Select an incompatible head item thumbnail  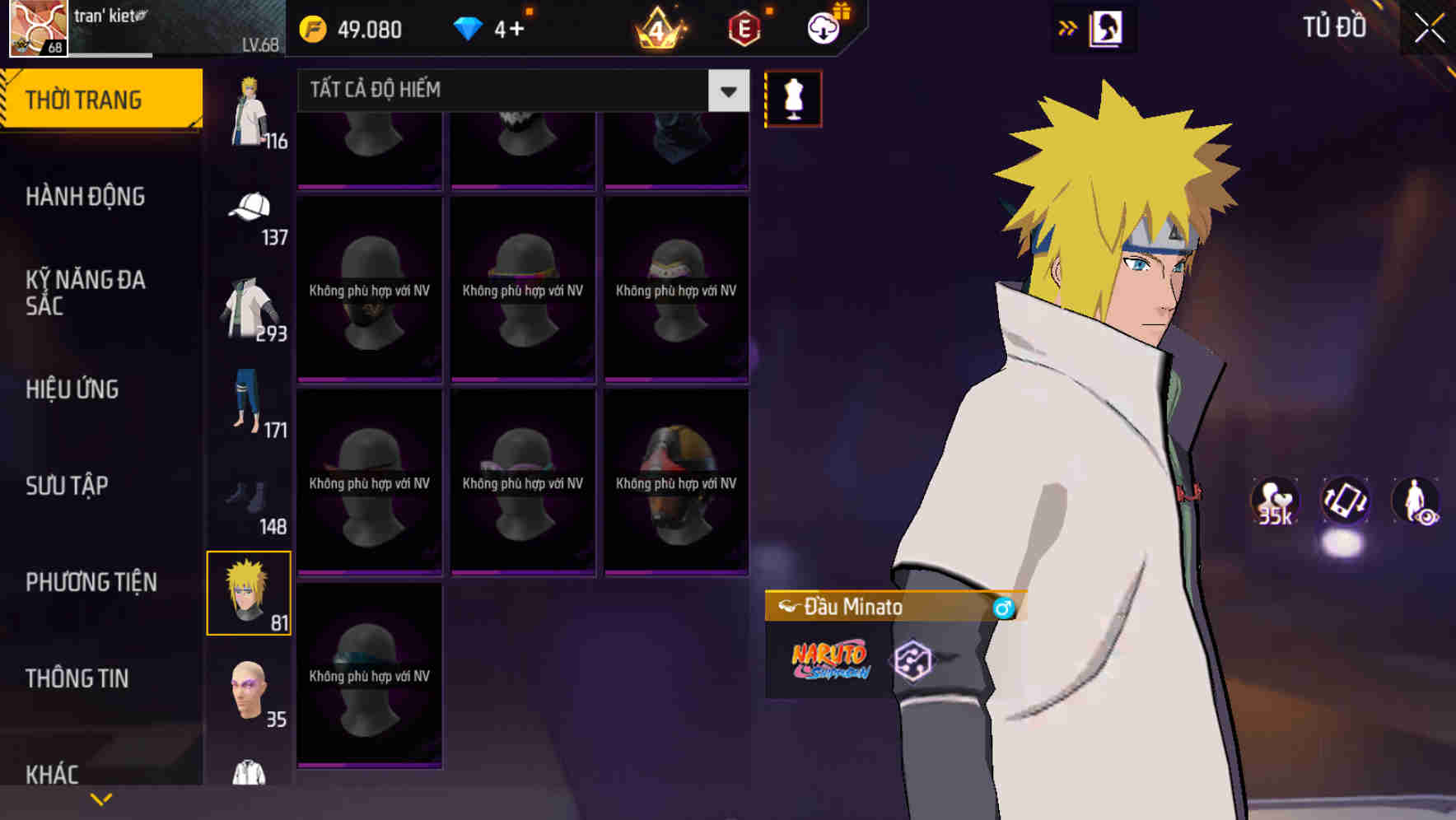pos(369,288)
